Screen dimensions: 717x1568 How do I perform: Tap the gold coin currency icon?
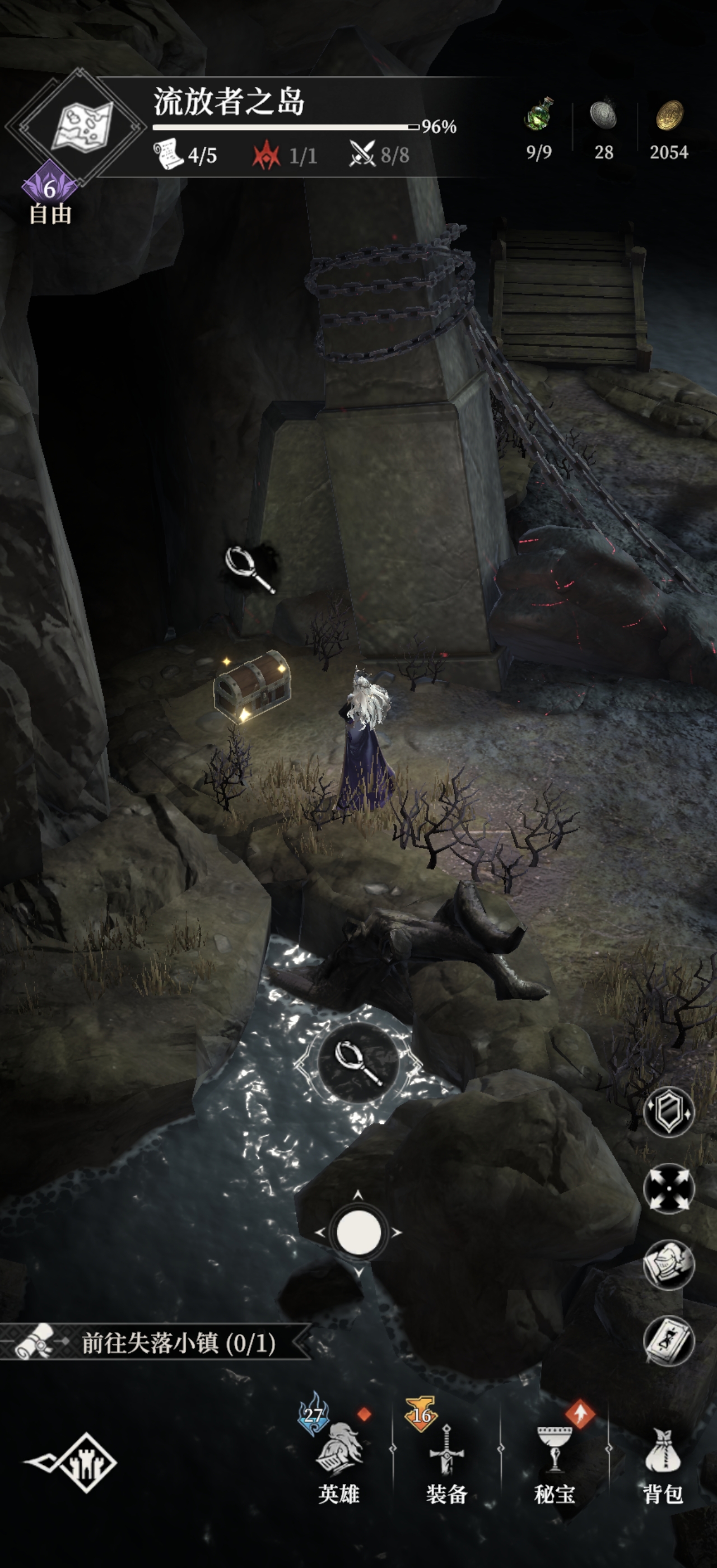pyautogui.click(x=669, y=115)
